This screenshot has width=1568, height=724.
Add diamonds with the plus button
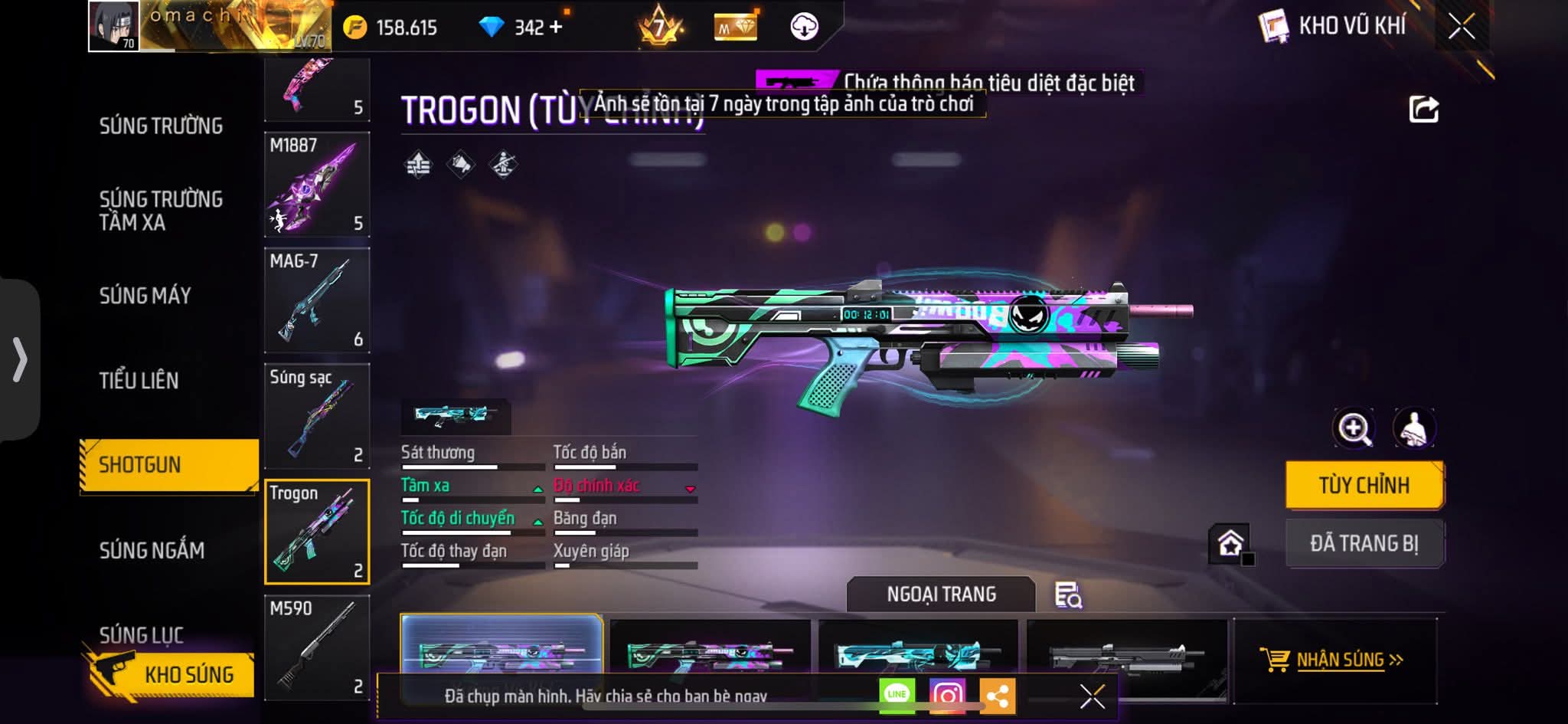(556, 28)
